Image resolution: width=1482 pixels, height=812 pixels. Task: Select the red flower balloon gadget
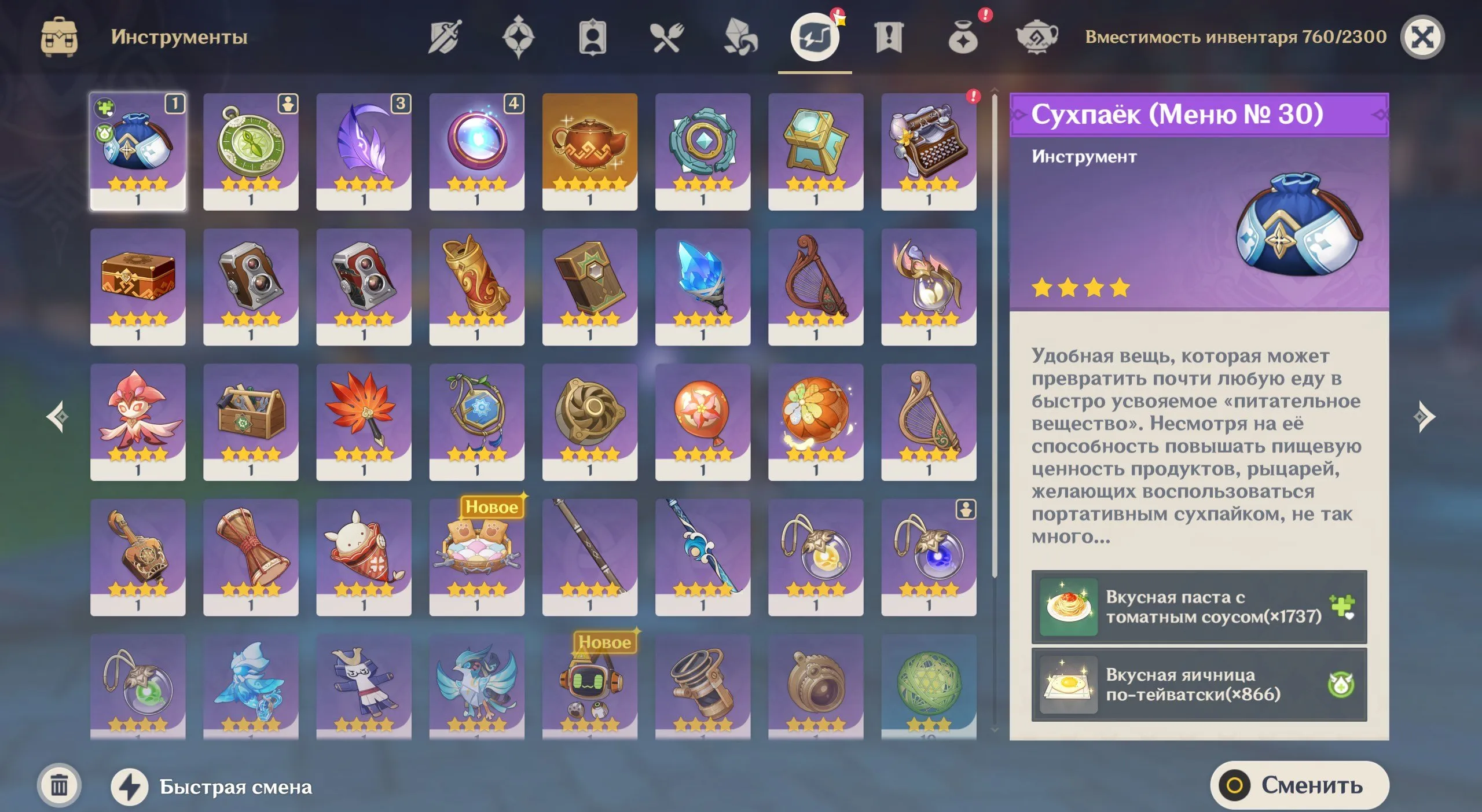(x=703, y=422)
